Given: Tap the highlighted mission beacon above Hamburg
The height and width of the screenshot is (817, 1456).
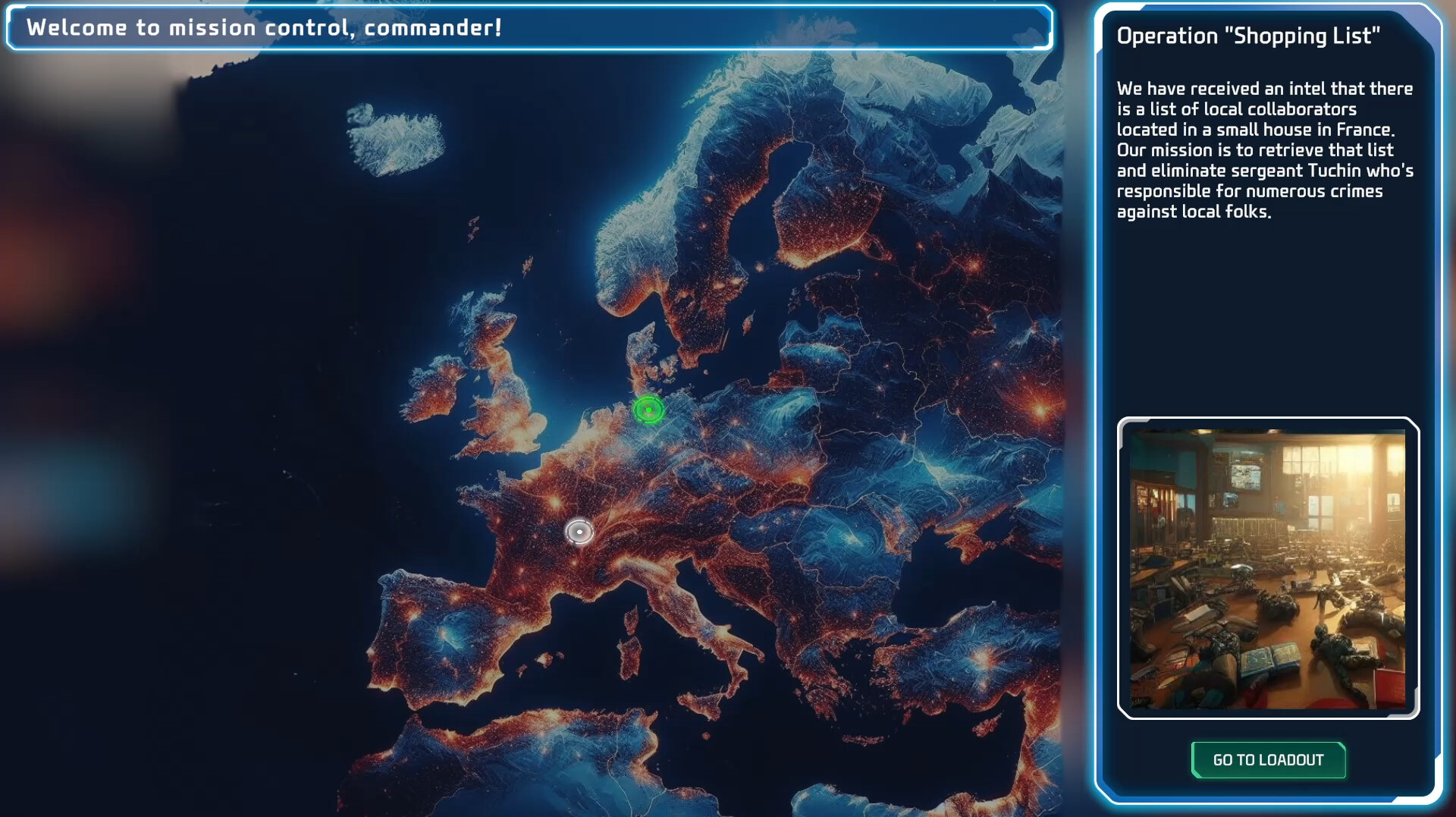Looking at the screenshot, I should 648,410.
